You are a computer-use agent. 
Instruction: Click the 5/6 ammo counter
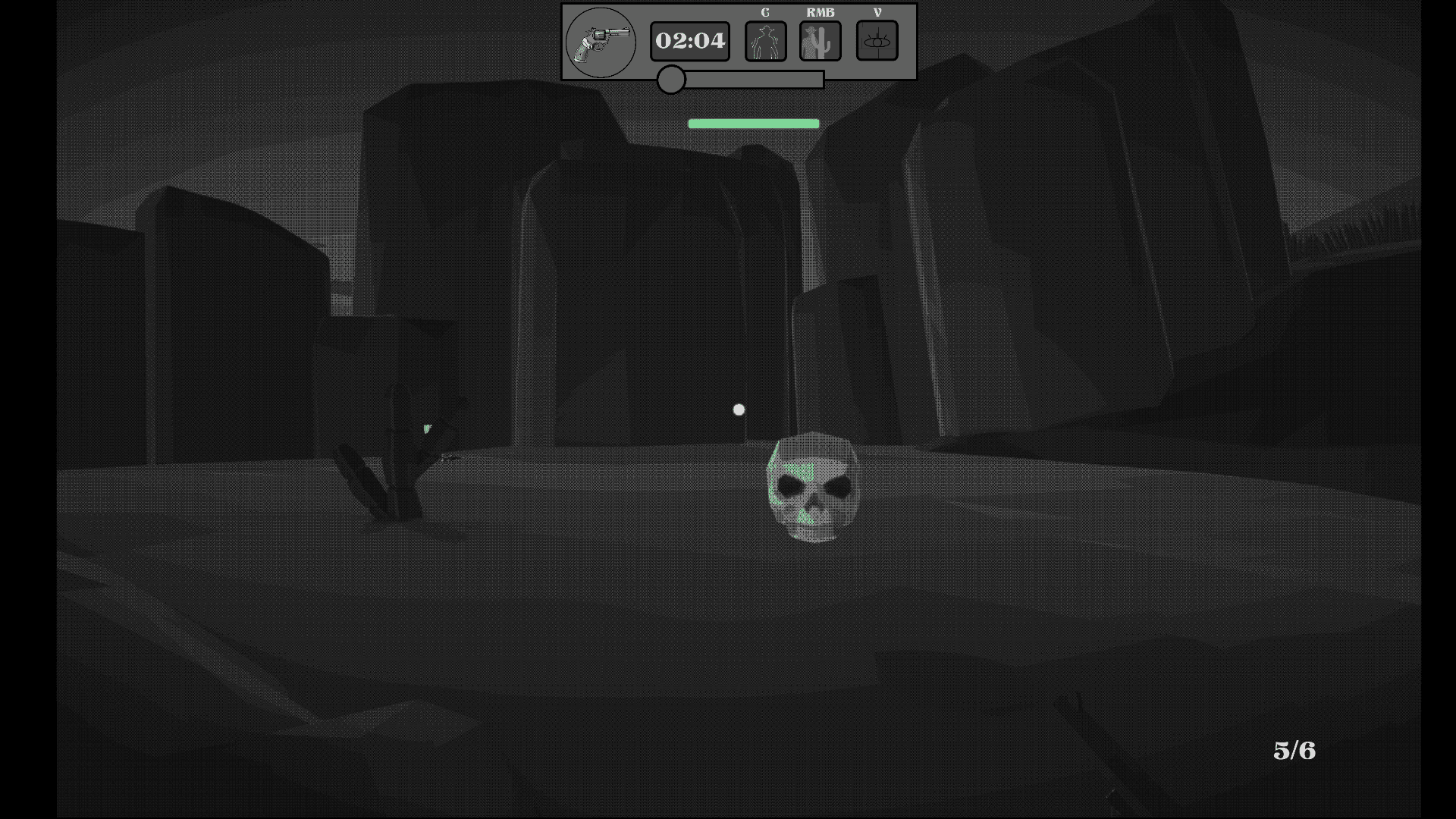coord(1294,752)
